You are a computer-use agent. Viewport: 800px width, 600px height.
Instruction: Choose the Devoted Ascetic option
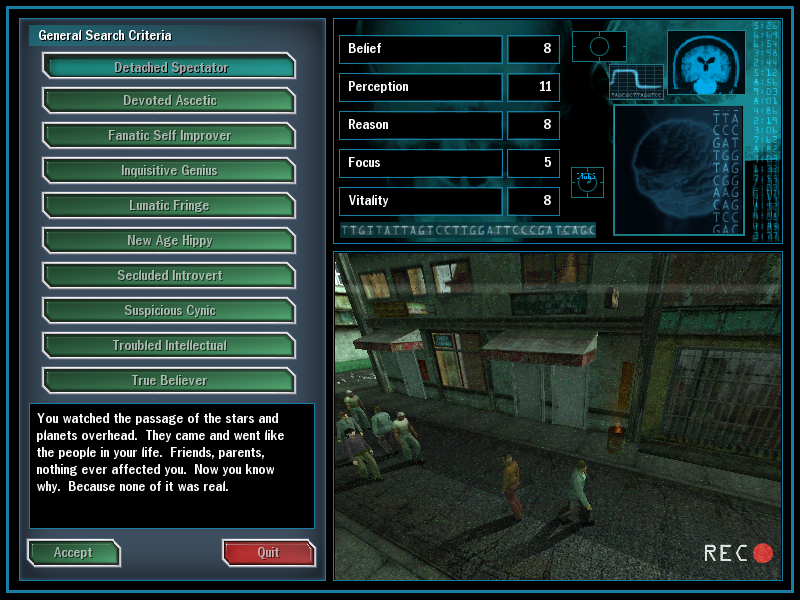point(170,101)
